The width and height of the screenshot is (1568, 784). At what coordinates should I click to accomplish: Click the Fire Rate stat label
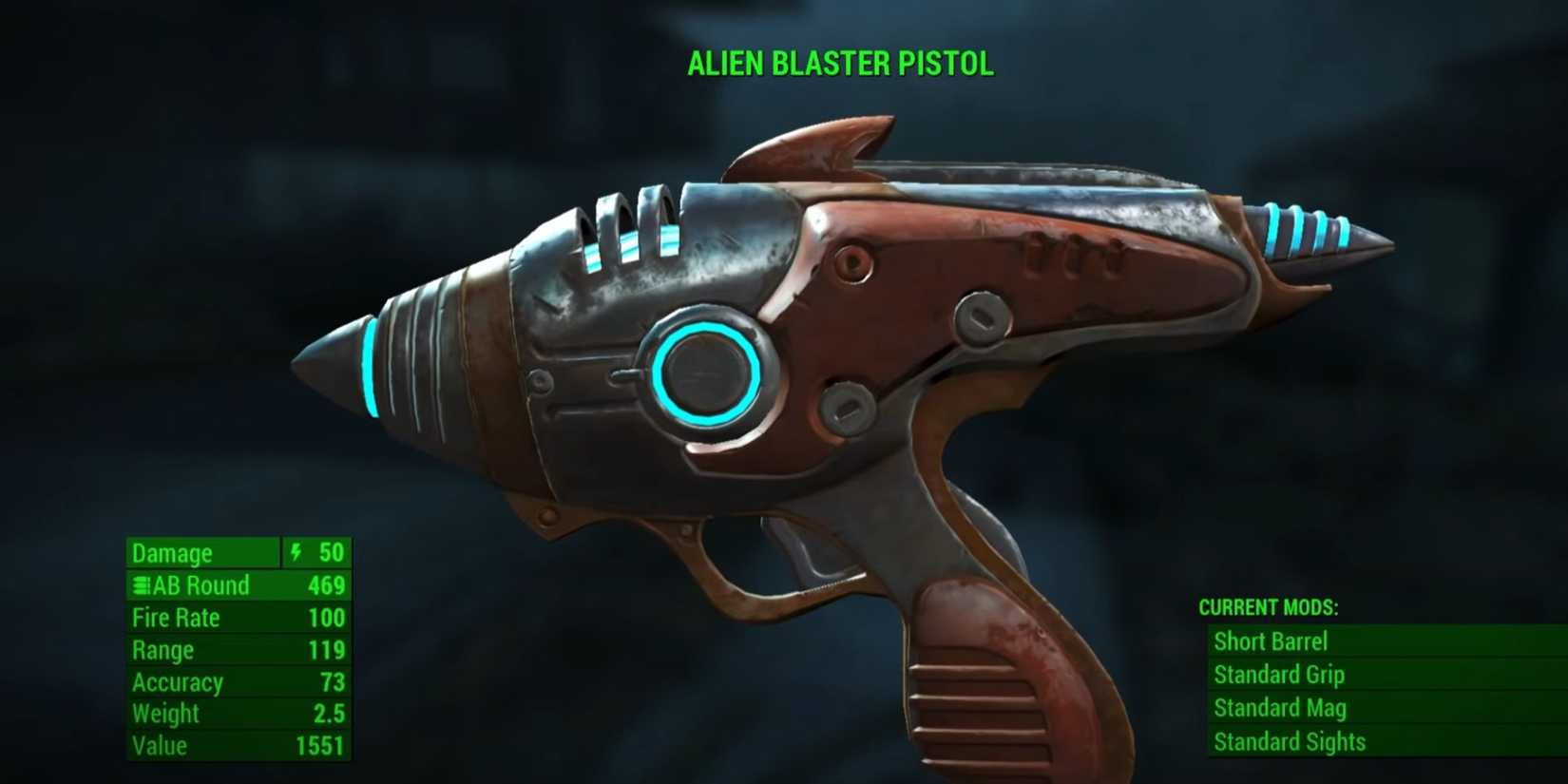176,618
